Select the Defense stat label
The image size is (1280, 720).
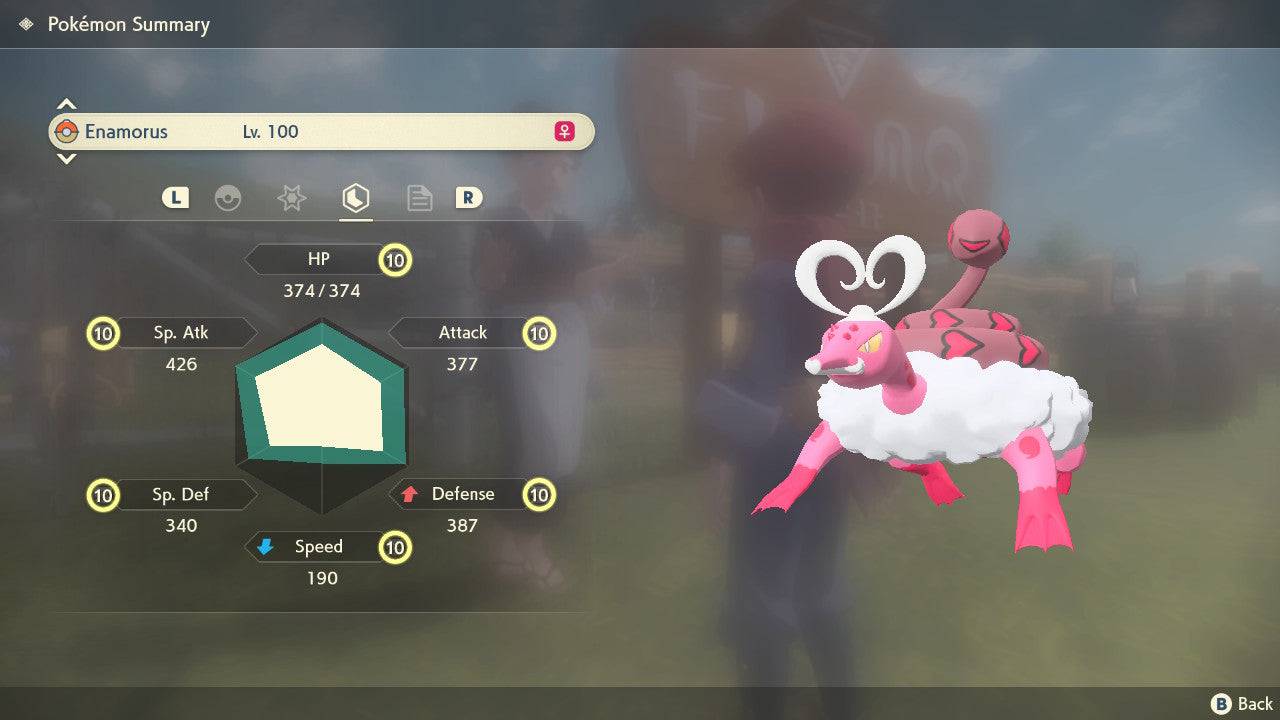[x=463, y=494]
